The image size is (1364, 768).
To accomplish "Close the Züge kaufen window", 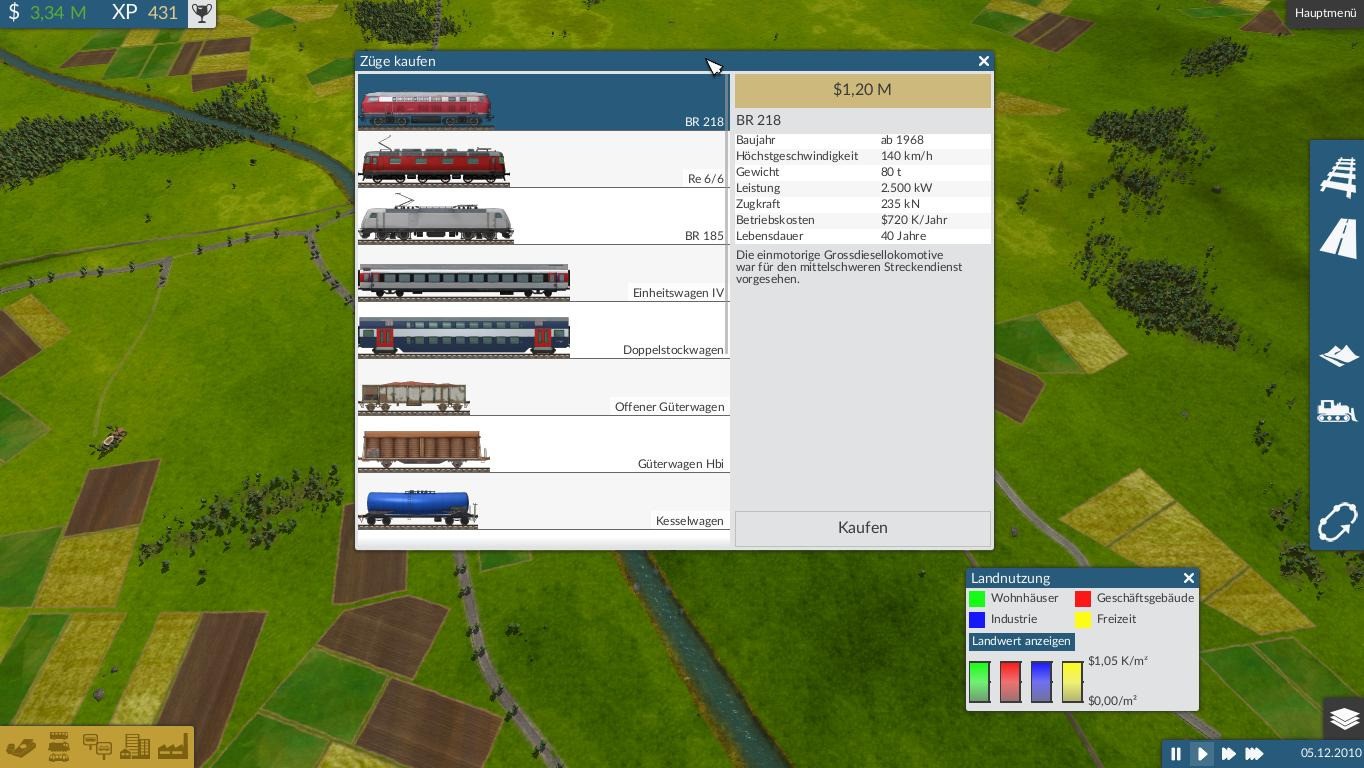I will pyautogui.click(x=984, y=61).
